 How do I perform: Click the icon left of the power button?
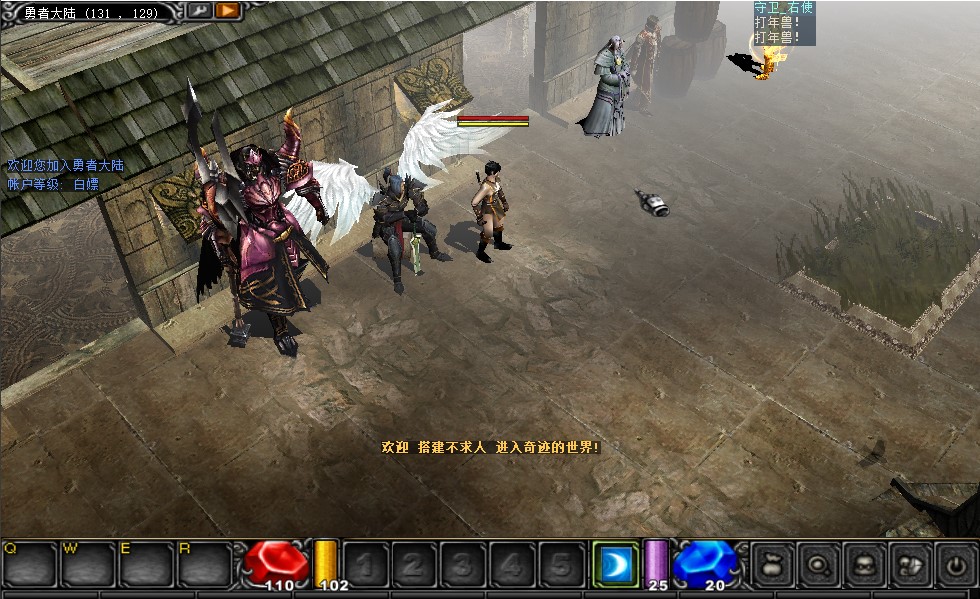click(910, 565)
